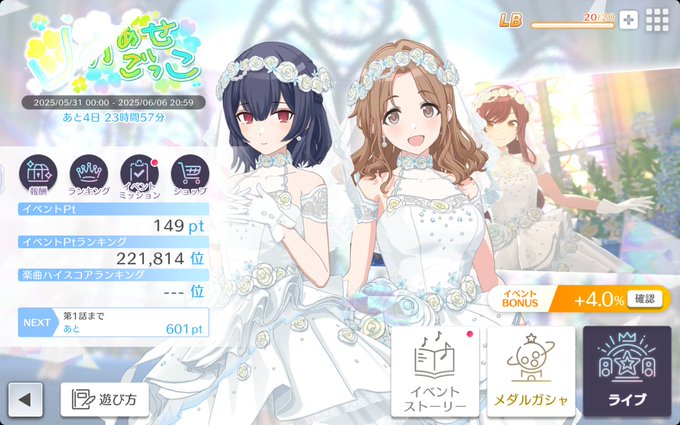Go back with the arrow button

[x=25, y=400]
